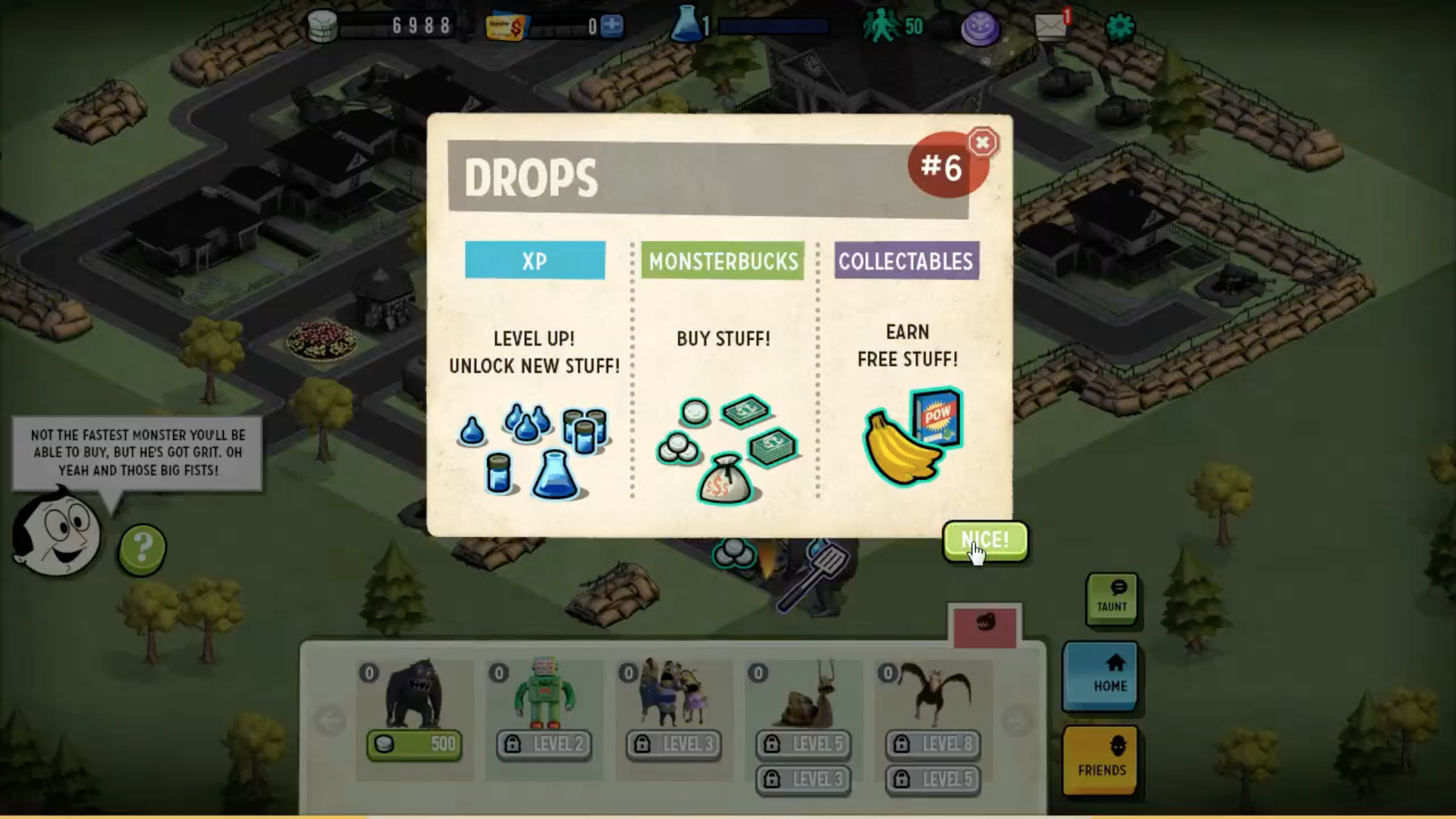1456x819 pixels.
Task: Buy the gorilla monster for 500
Action: 413,744
